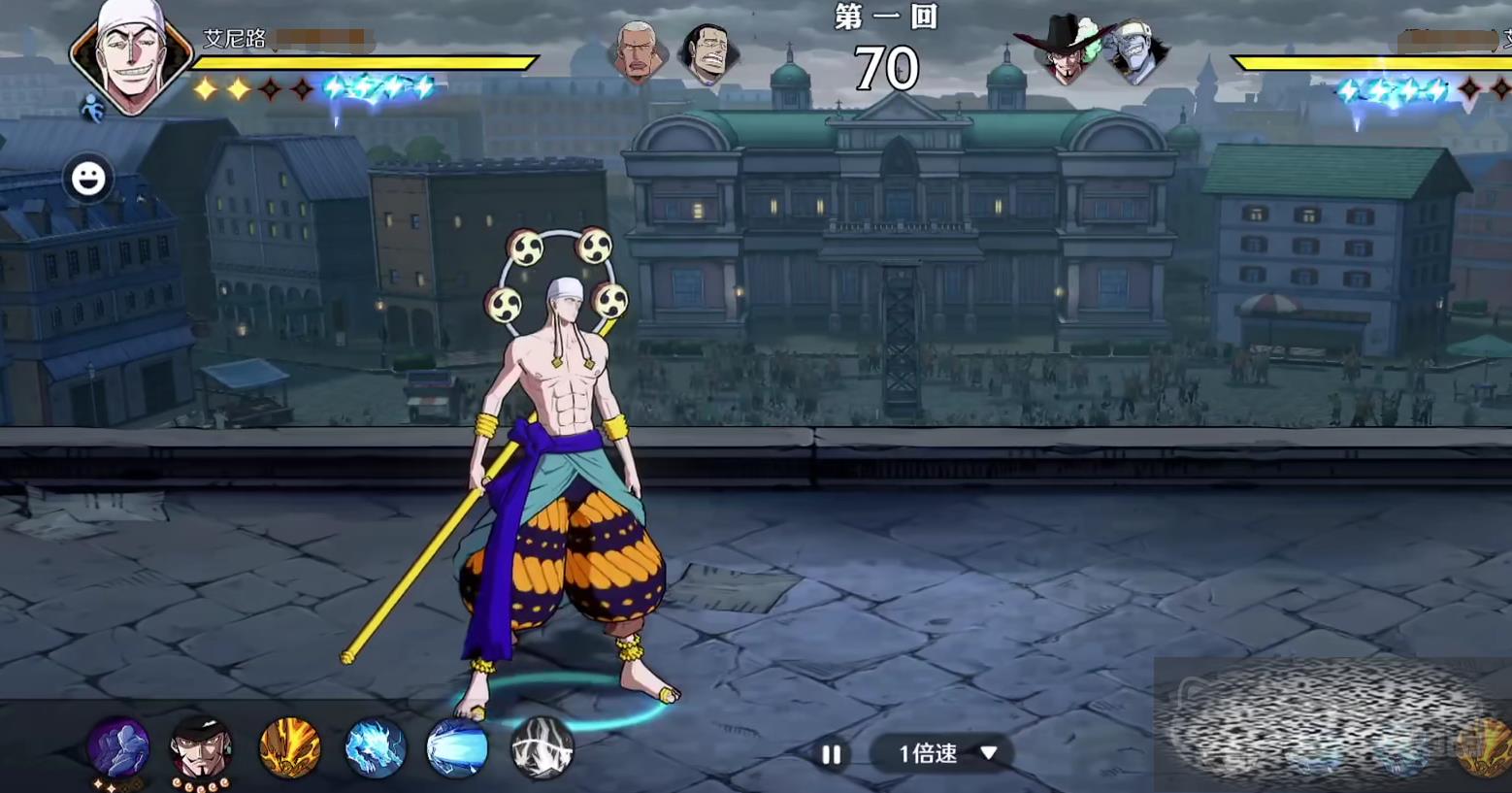This screenshot has height=793, width=1512.
Task: Select the dark-haired scarred teammate portrait
Action: [707, 51]
